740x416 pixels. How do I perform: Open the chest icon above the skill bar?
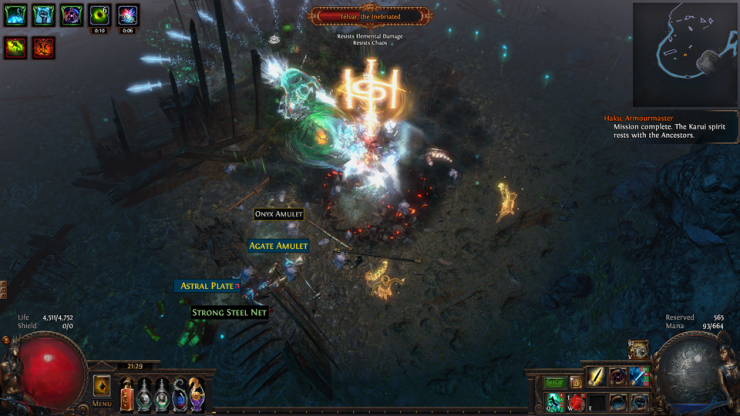pos(638,349)
